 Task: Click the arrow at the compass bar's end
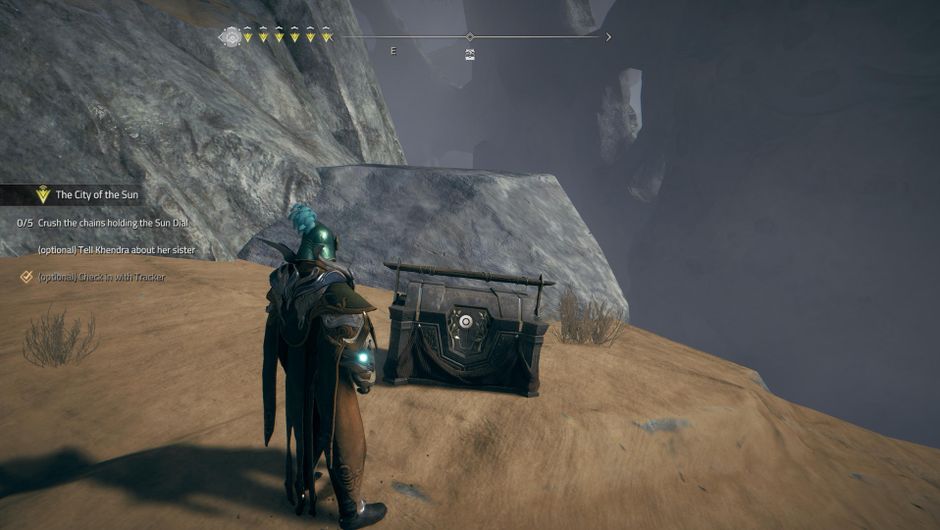coord(608,37)
